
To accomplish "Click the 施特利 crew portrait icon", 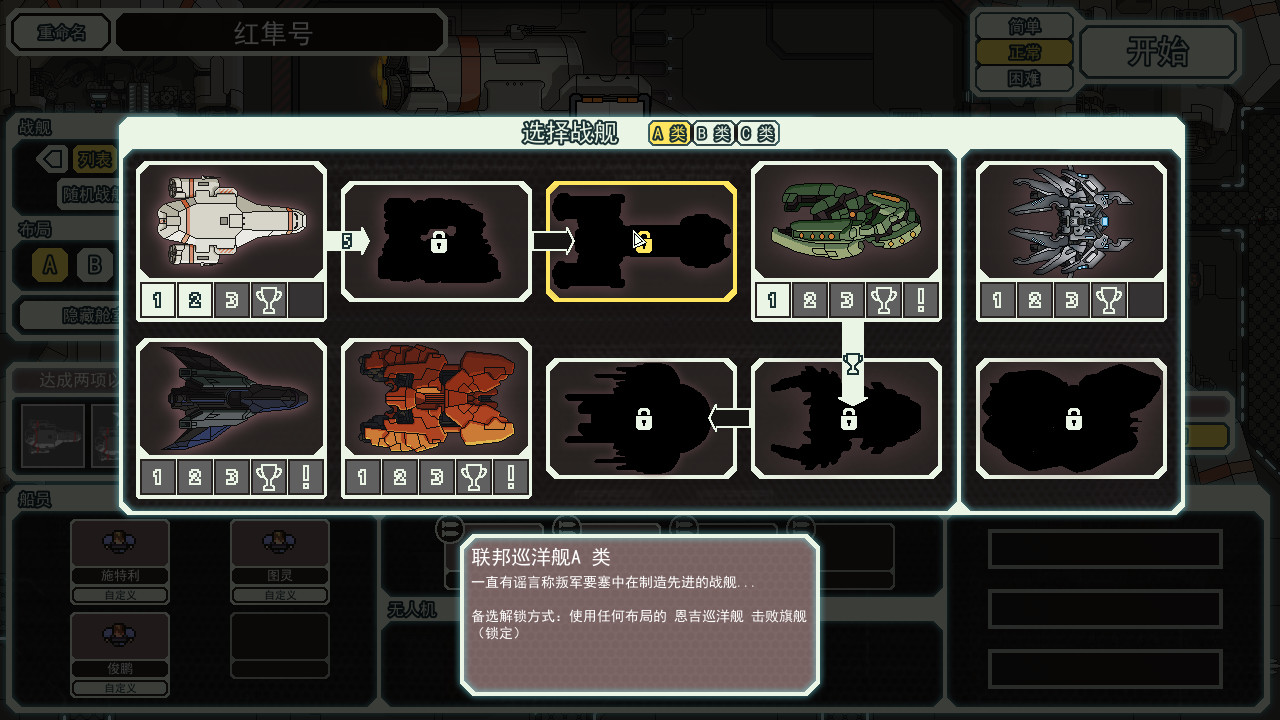I will 119,541.
